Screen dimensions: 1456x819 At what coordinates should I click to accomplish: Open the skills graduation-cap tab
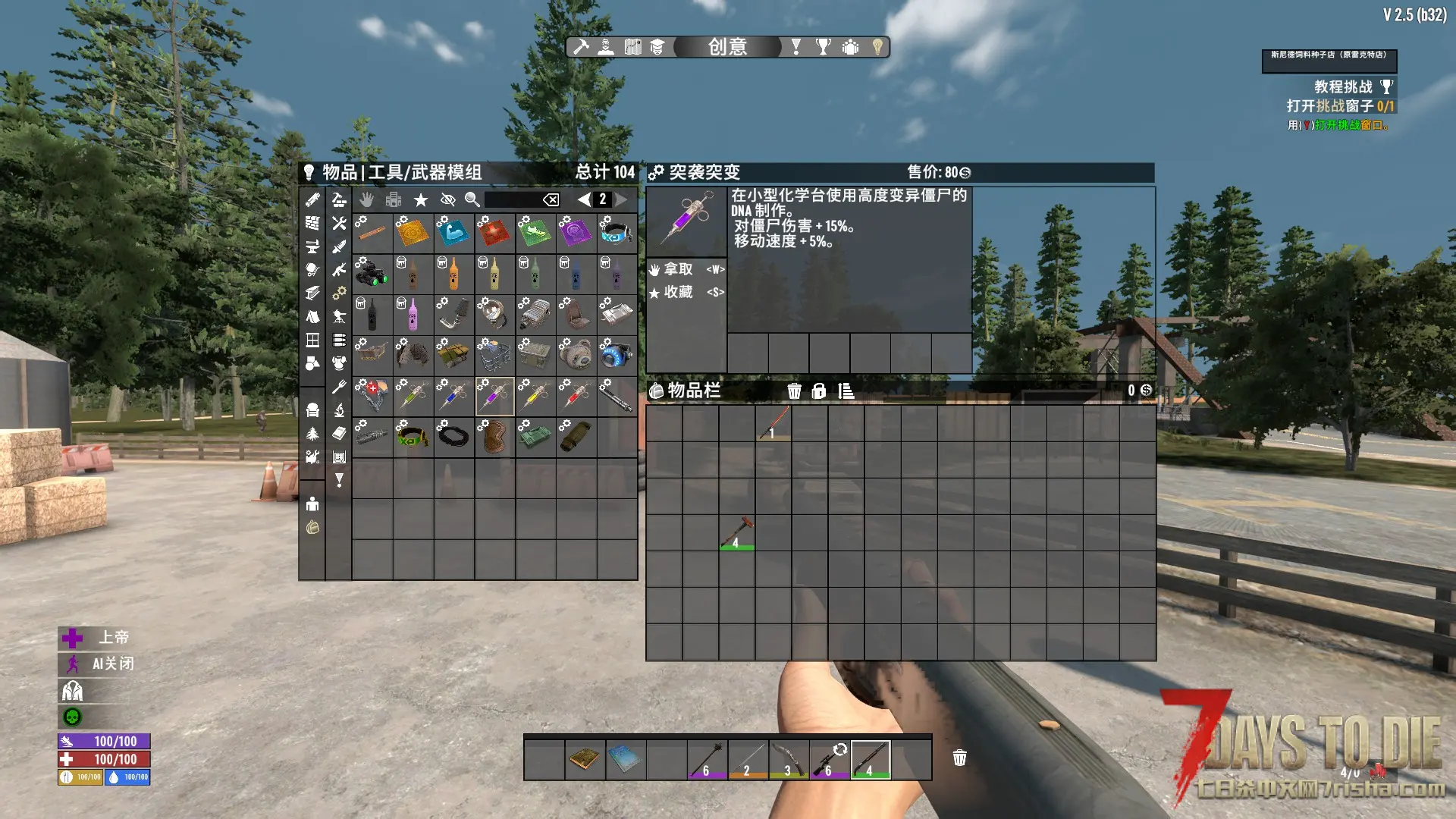point(657,47)
